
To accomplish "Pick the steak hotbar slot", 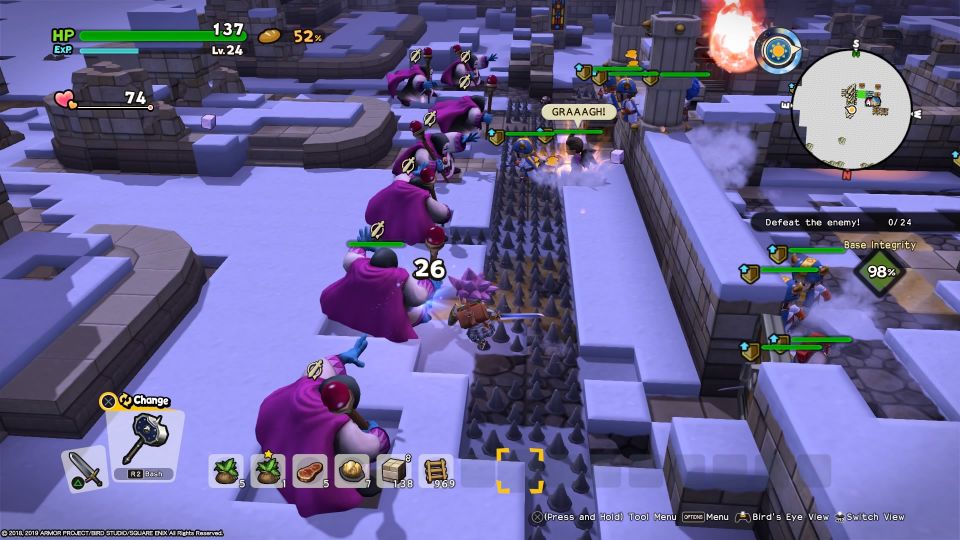I will pos(310,470).
